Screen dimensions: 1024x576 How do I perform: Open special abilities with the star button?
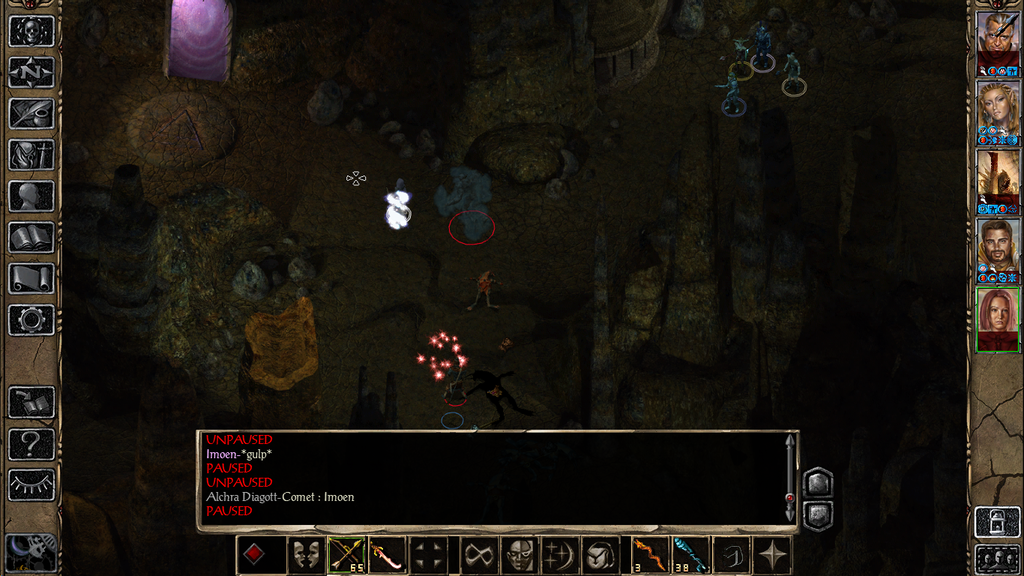(x=772, y=555)
